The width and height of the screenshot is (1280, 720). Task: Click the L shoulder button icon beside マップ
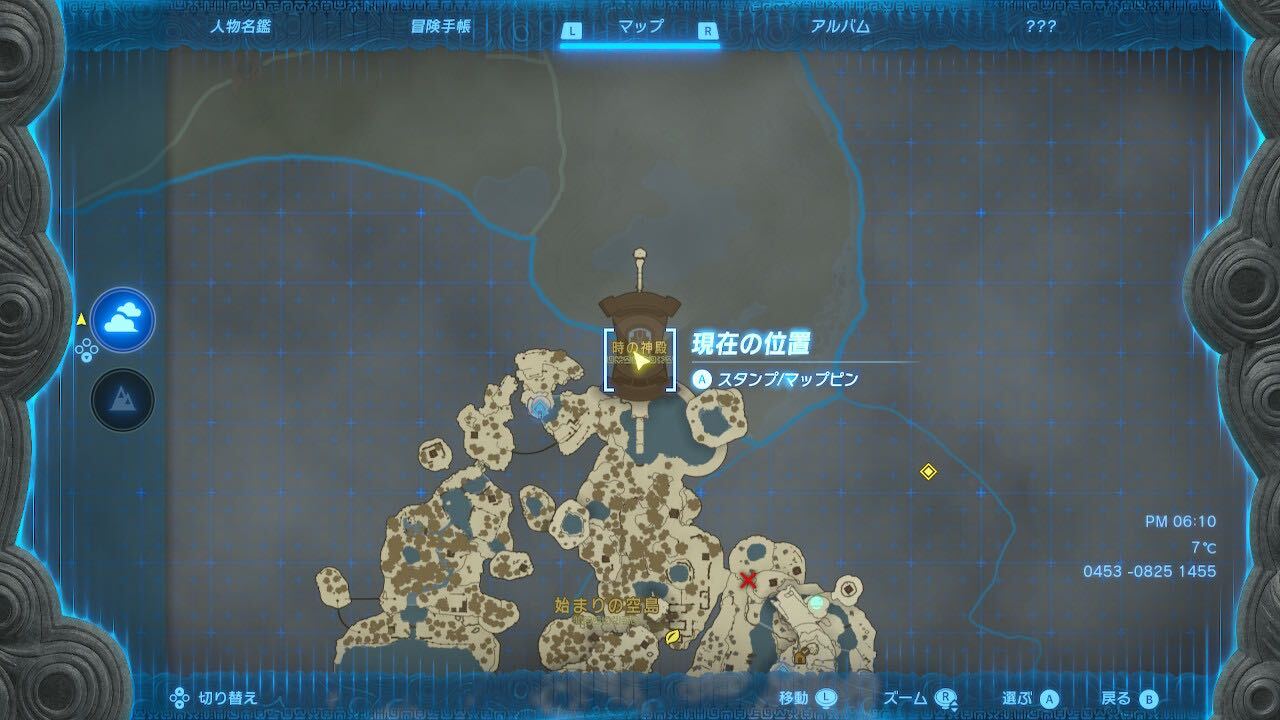point(570,31)
